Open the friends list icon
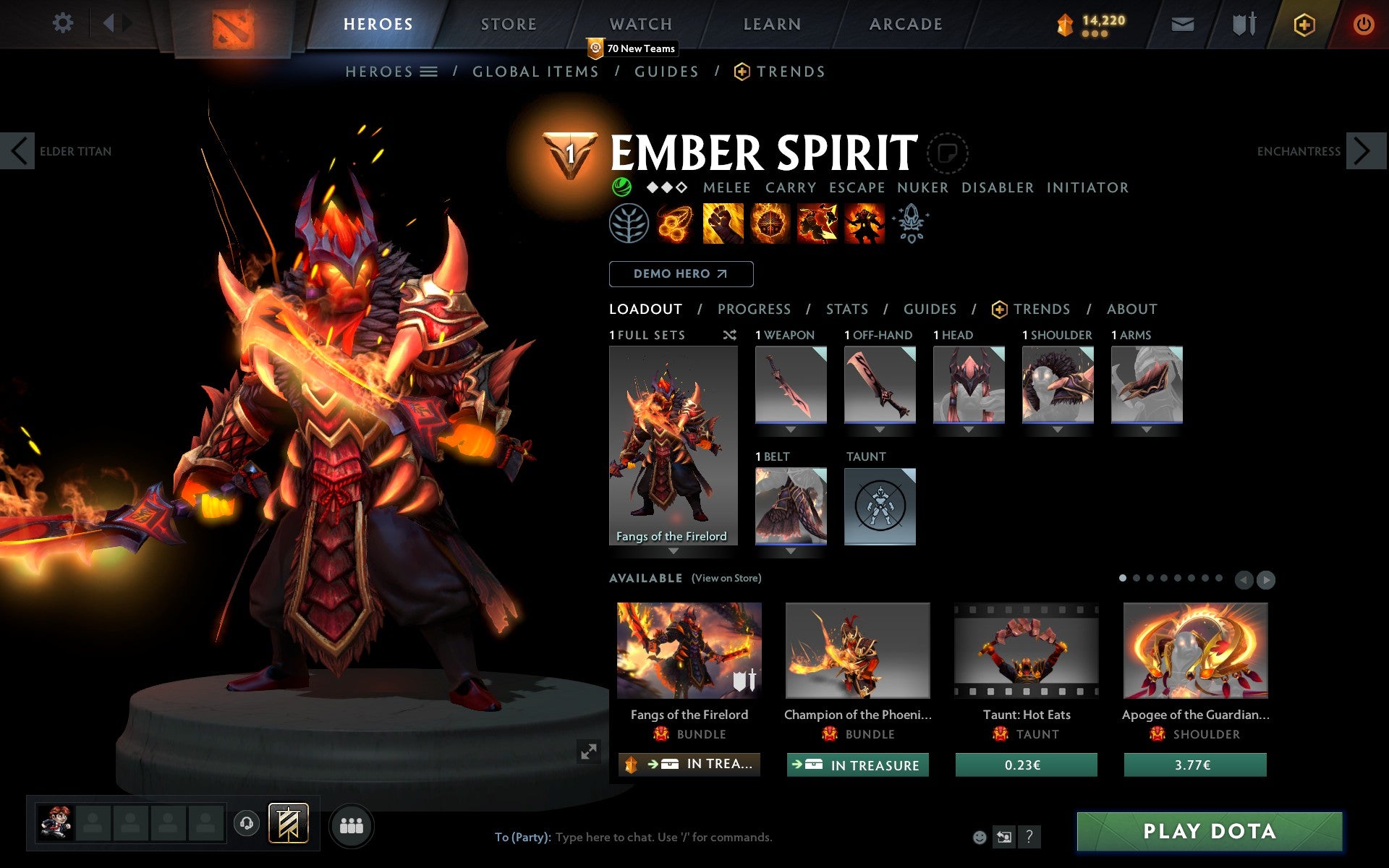1389x868 pixels. point(352,824)
